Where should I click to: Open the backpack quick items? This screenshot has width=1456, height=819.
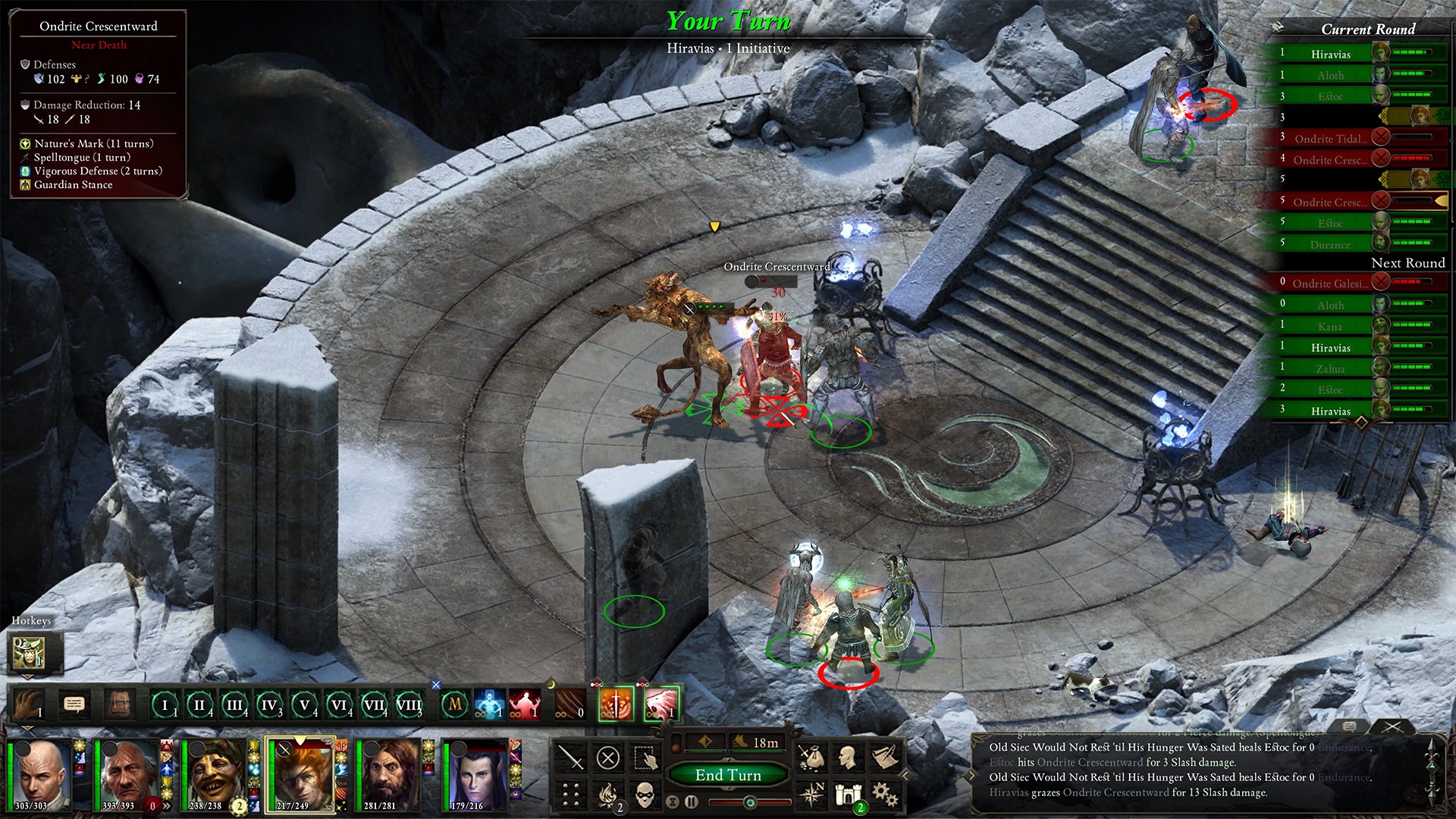click(x=119, y=704)
